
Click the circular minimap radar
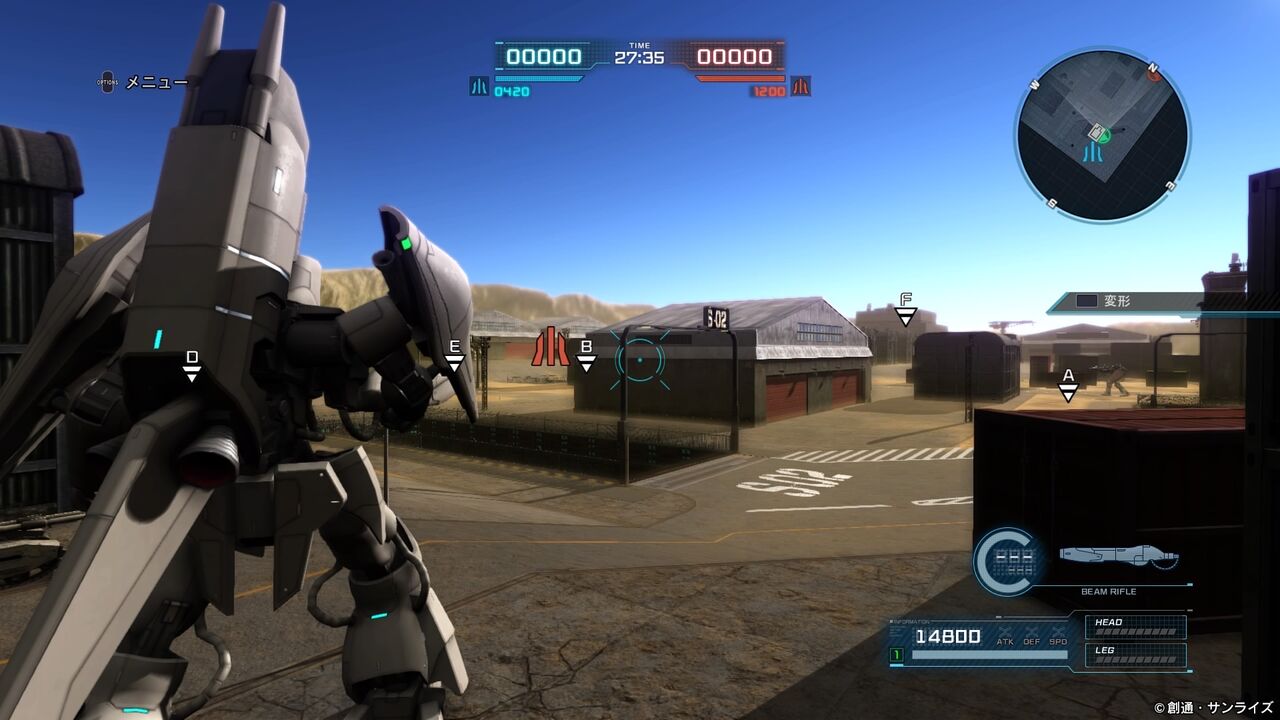[x=1102, y=135]
